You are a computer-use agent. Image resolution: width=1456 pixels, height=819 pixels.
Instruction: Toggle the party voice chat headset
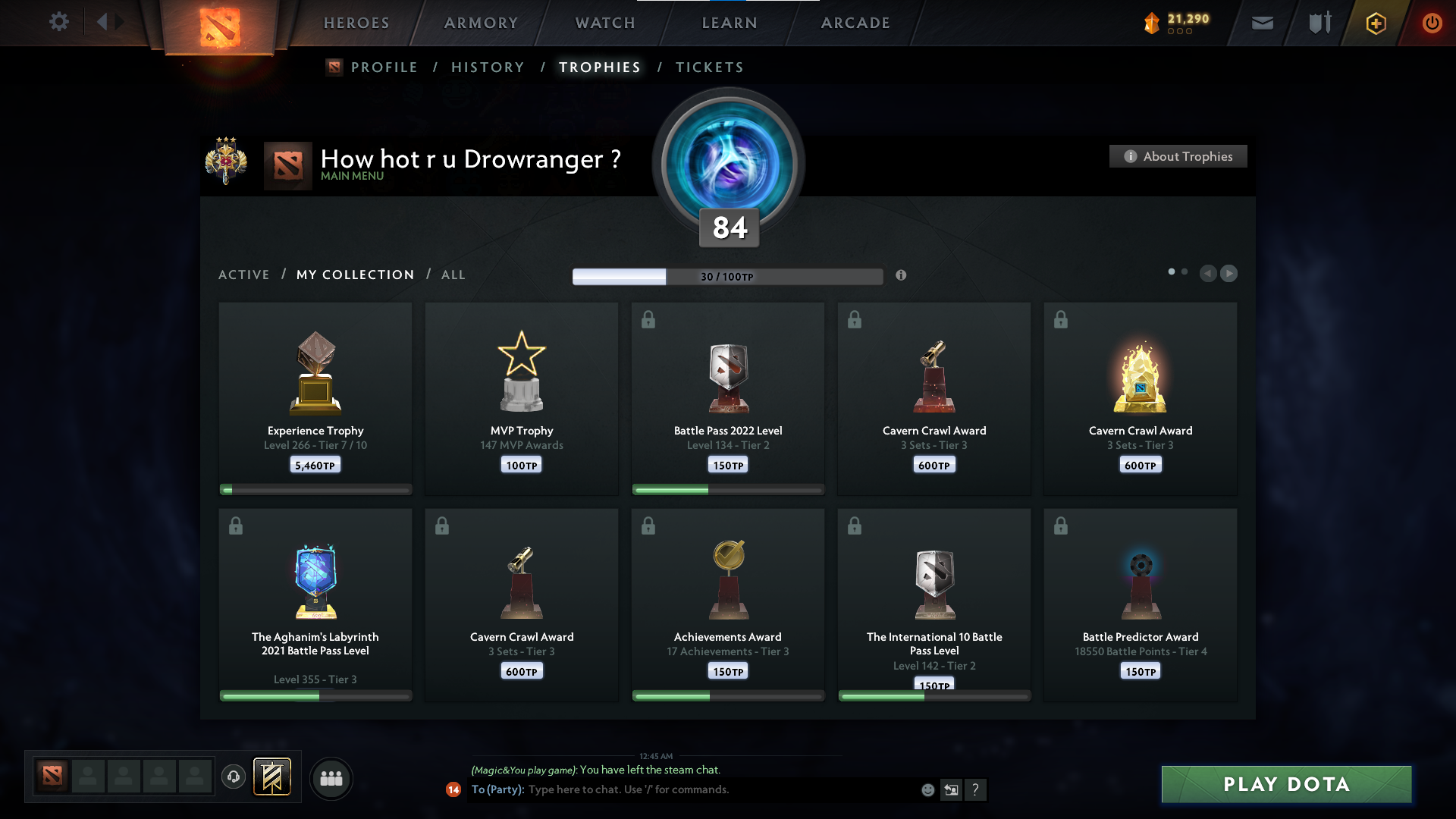click(234, 778)
